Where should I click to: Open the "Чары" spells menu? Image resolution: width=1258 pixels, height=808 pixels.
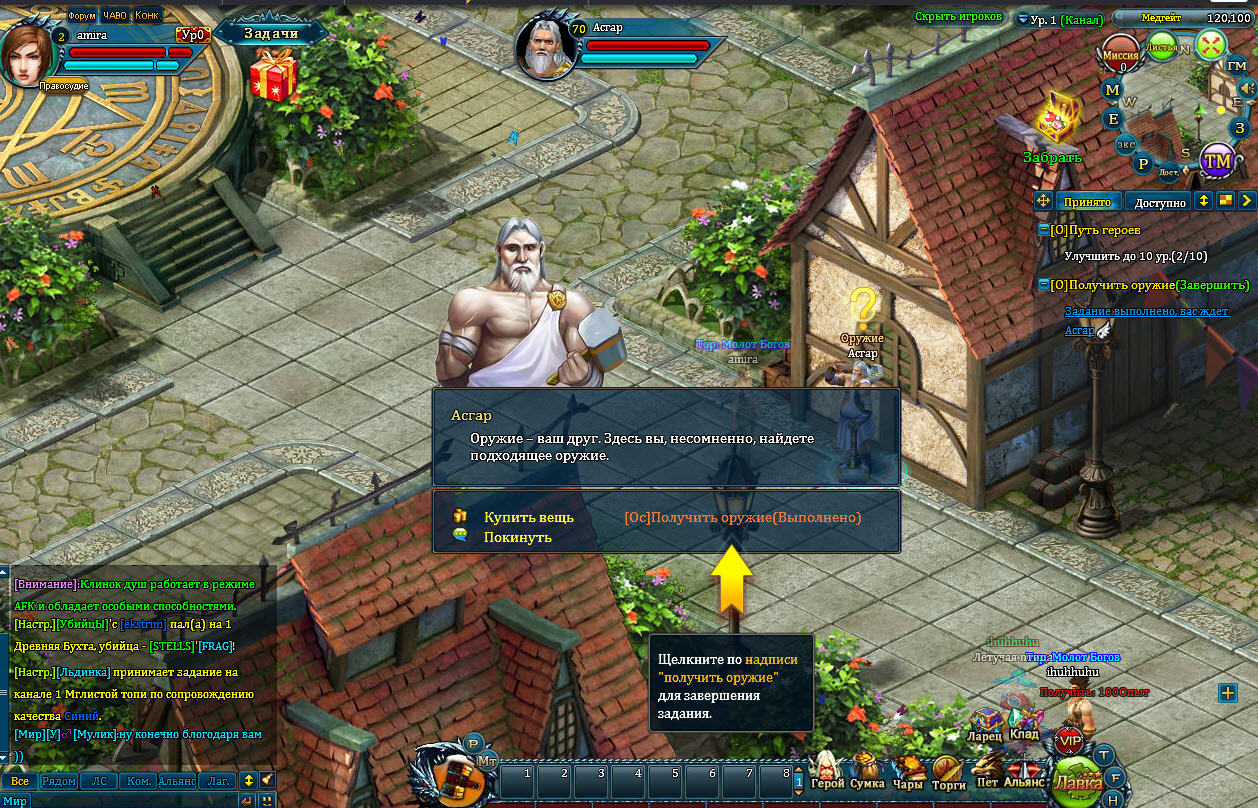(x=908, y=772)
